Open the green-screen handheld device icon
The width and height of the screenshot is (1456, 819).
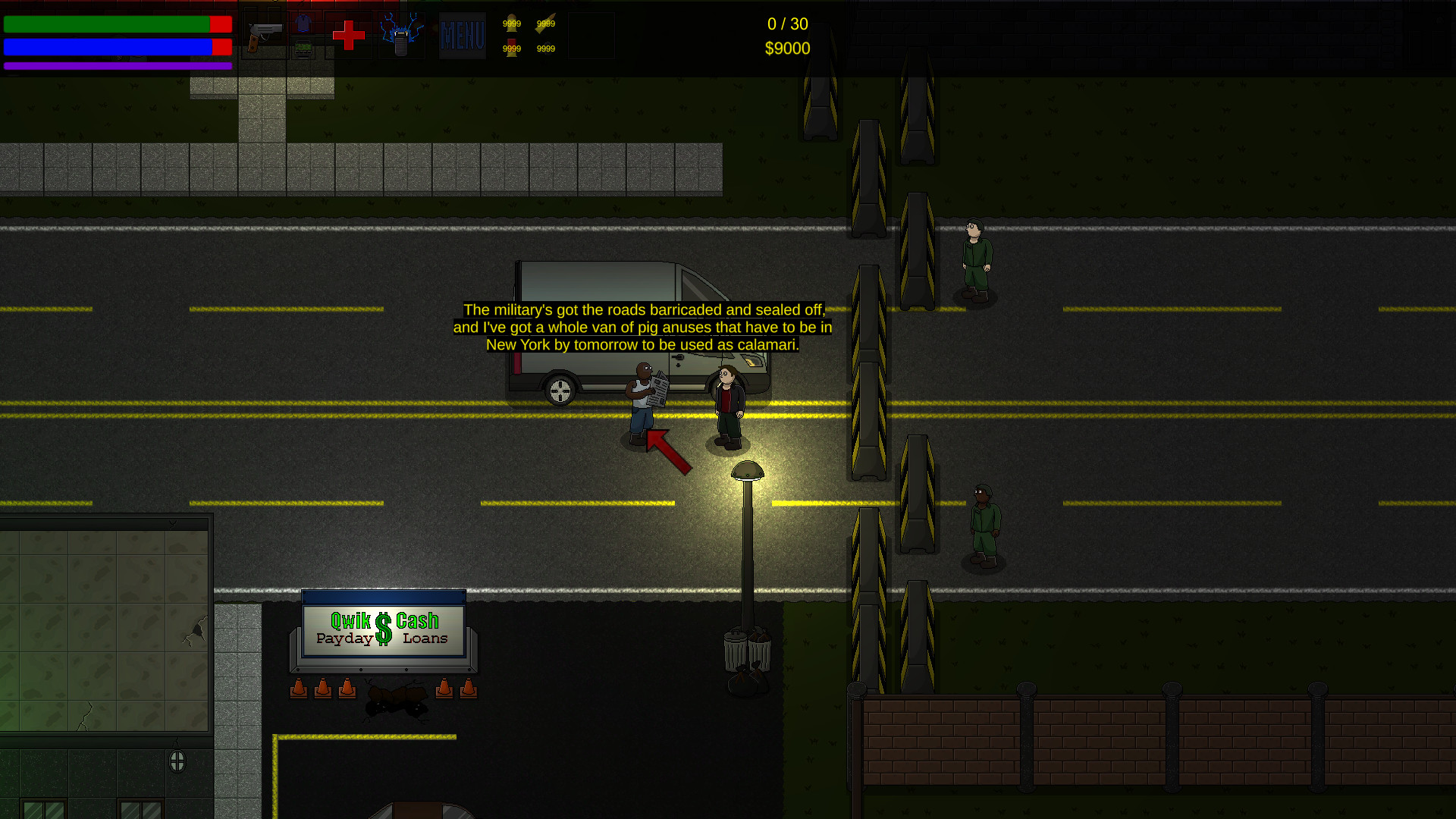coord(303,50)
